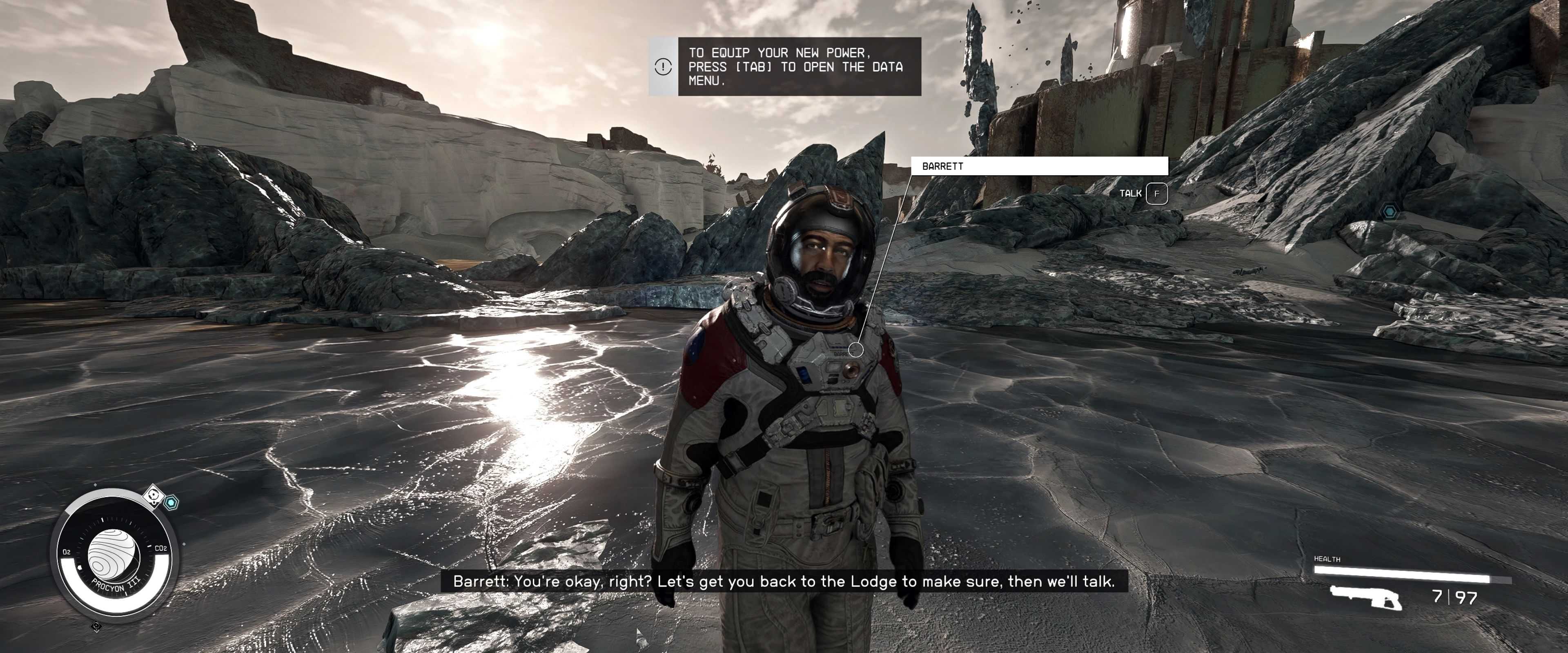Select the floating blue hexagon objective marker

pyautogui.click(x=1390, y=212)
